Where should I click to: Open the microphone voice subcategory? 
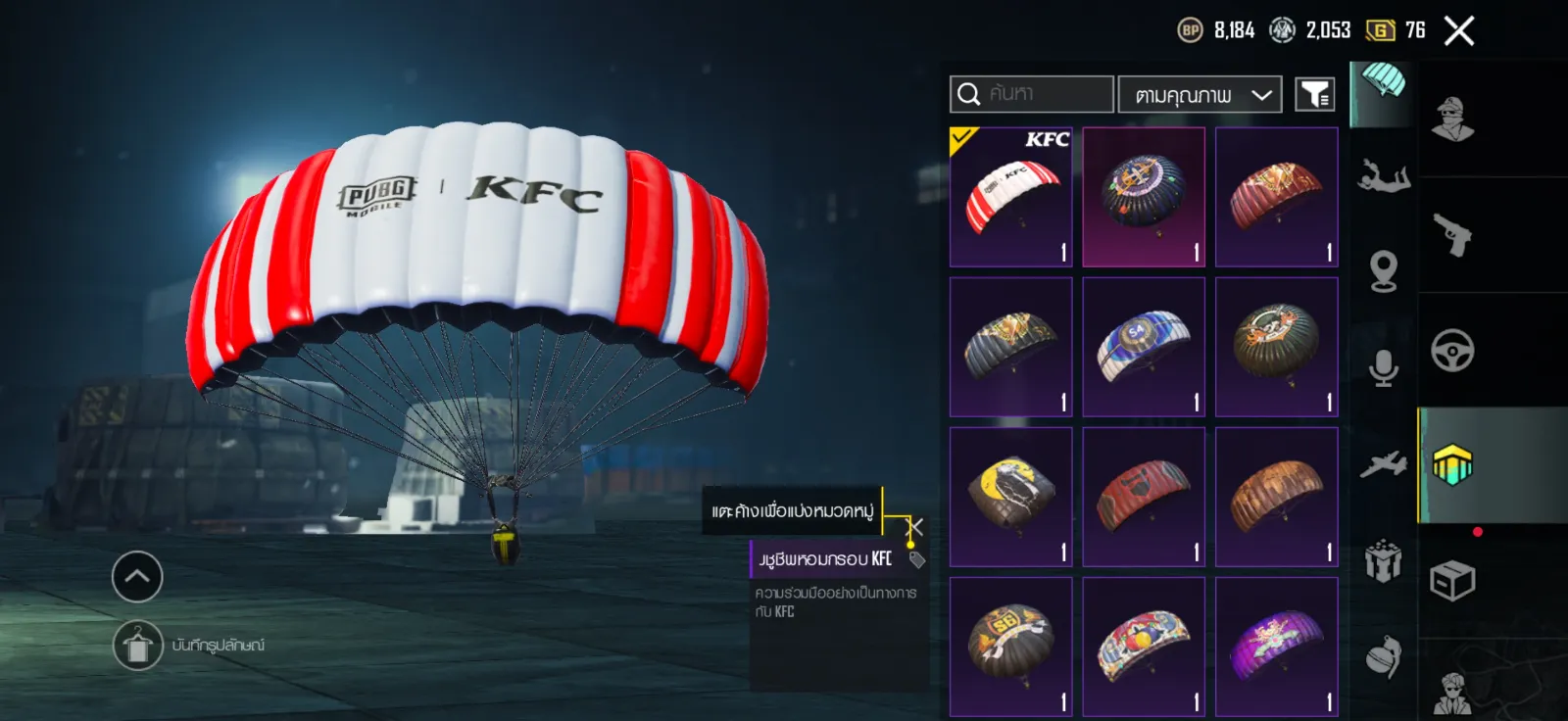pyautogui.click(x=1383, y=367)
